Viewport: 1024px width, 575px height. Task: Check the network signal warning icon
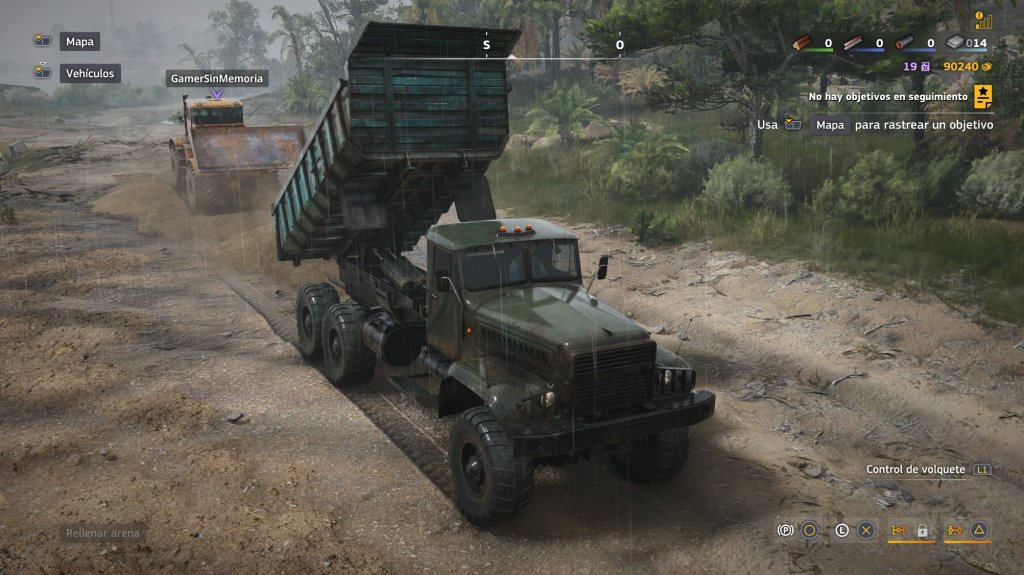click(982, 19)
